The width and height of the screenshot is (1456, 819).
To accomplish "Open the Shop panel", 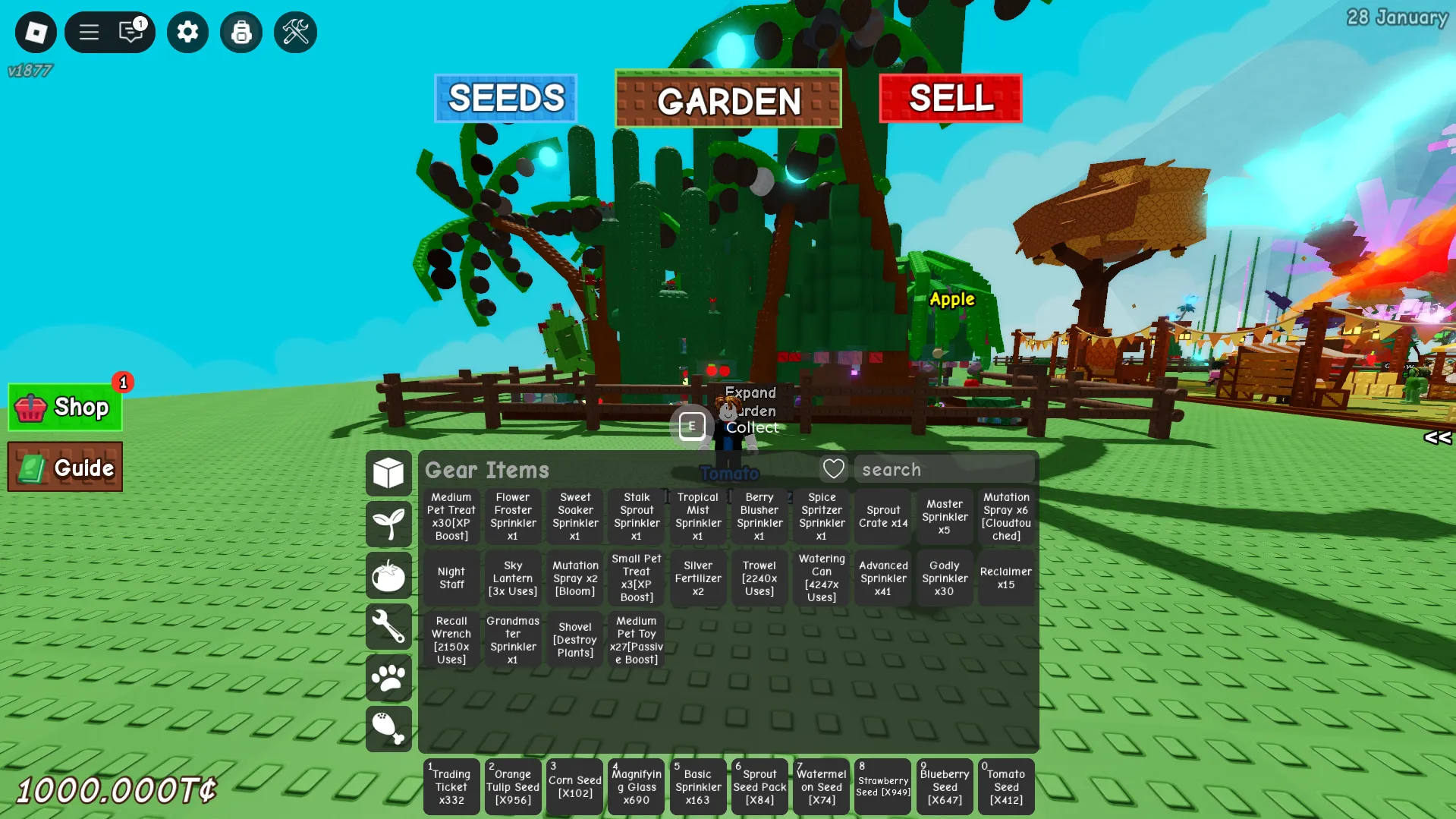I will [x=64, y=407].
